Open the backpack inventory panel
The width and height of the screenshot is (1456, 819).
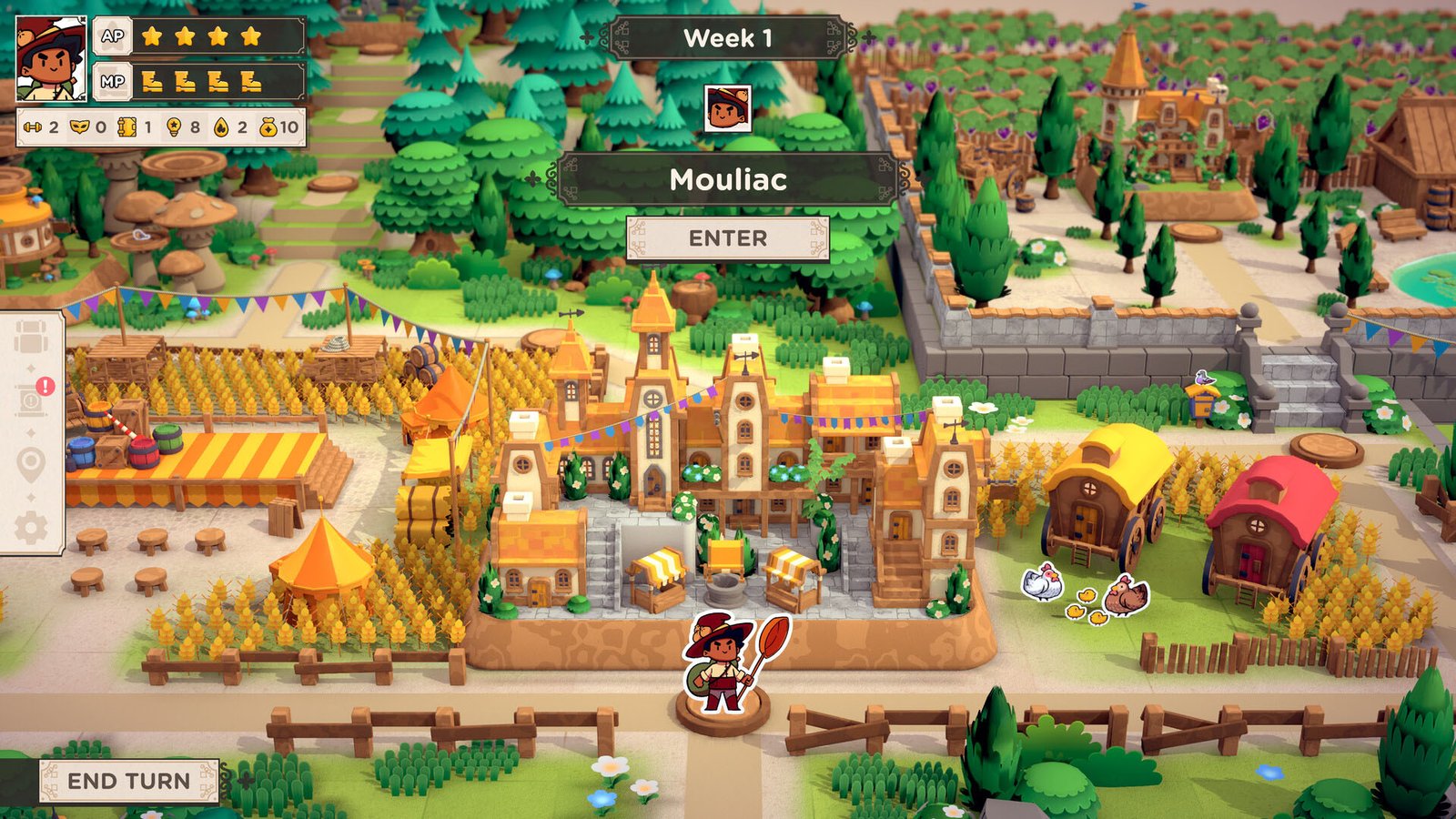tap(31, 336)
